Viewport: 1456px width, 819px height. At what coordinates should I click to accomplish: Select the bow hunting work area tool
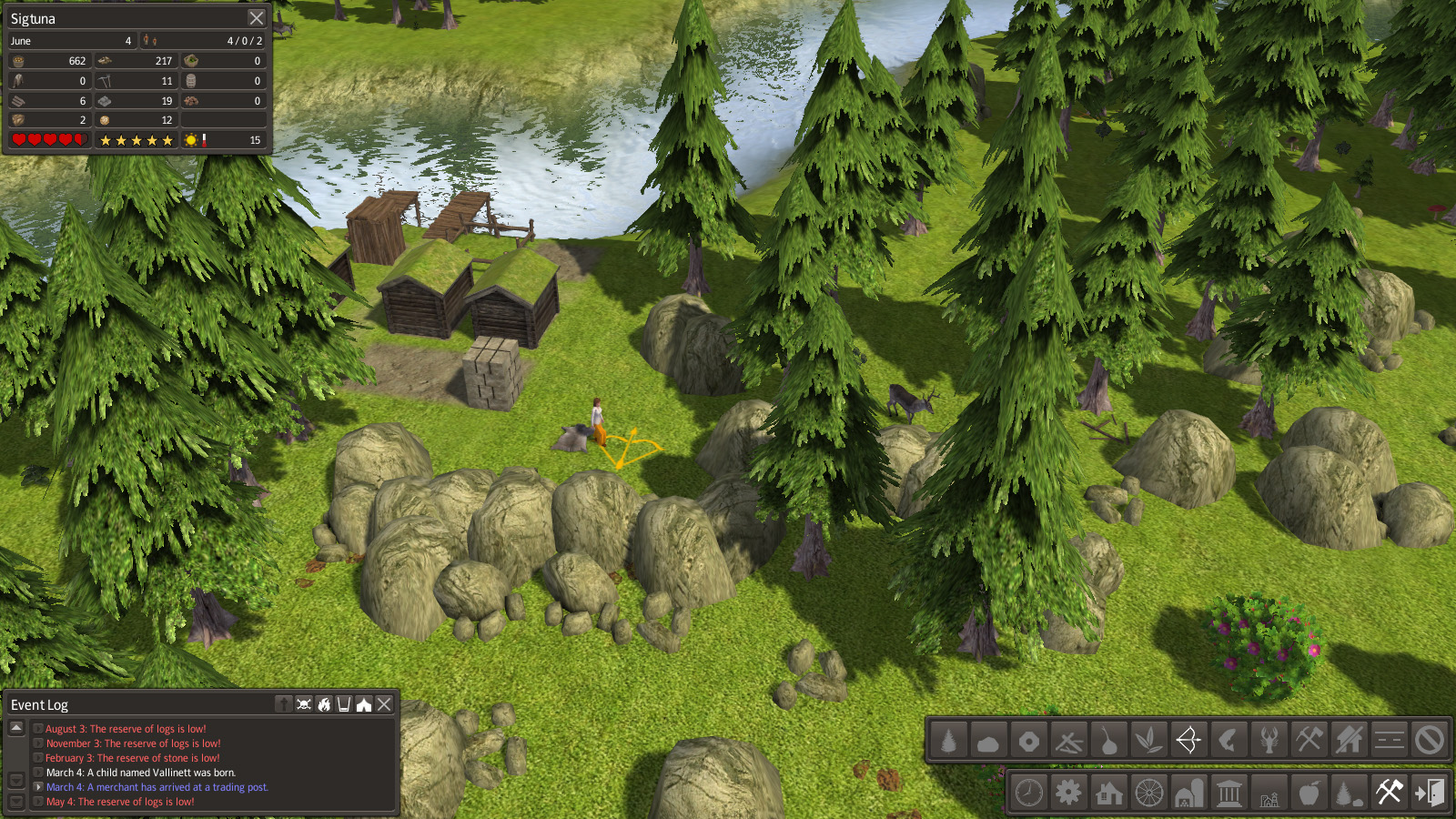1188,740
